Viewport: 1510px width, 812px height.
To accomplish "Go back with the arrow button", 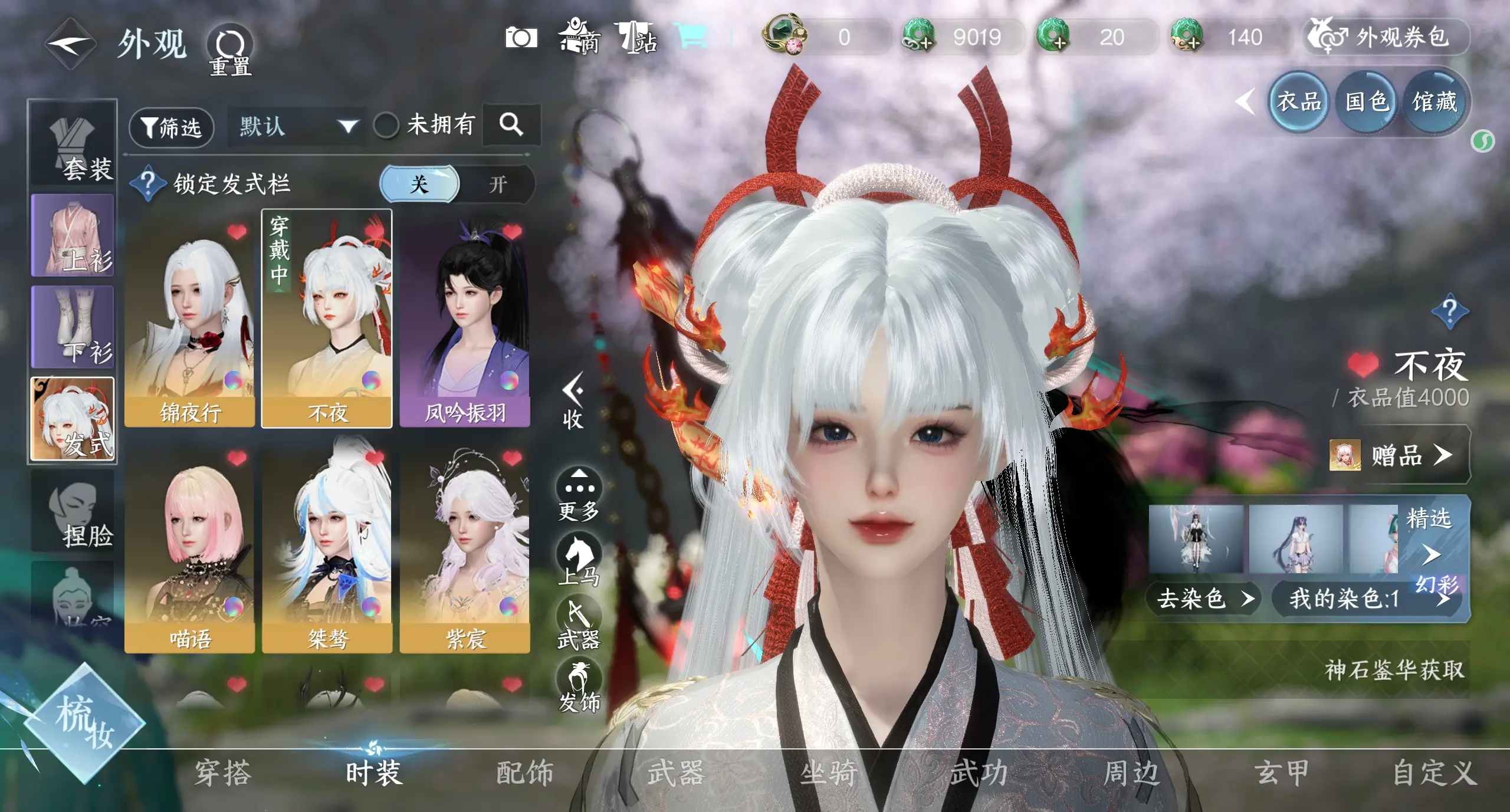I will (70, 44).
